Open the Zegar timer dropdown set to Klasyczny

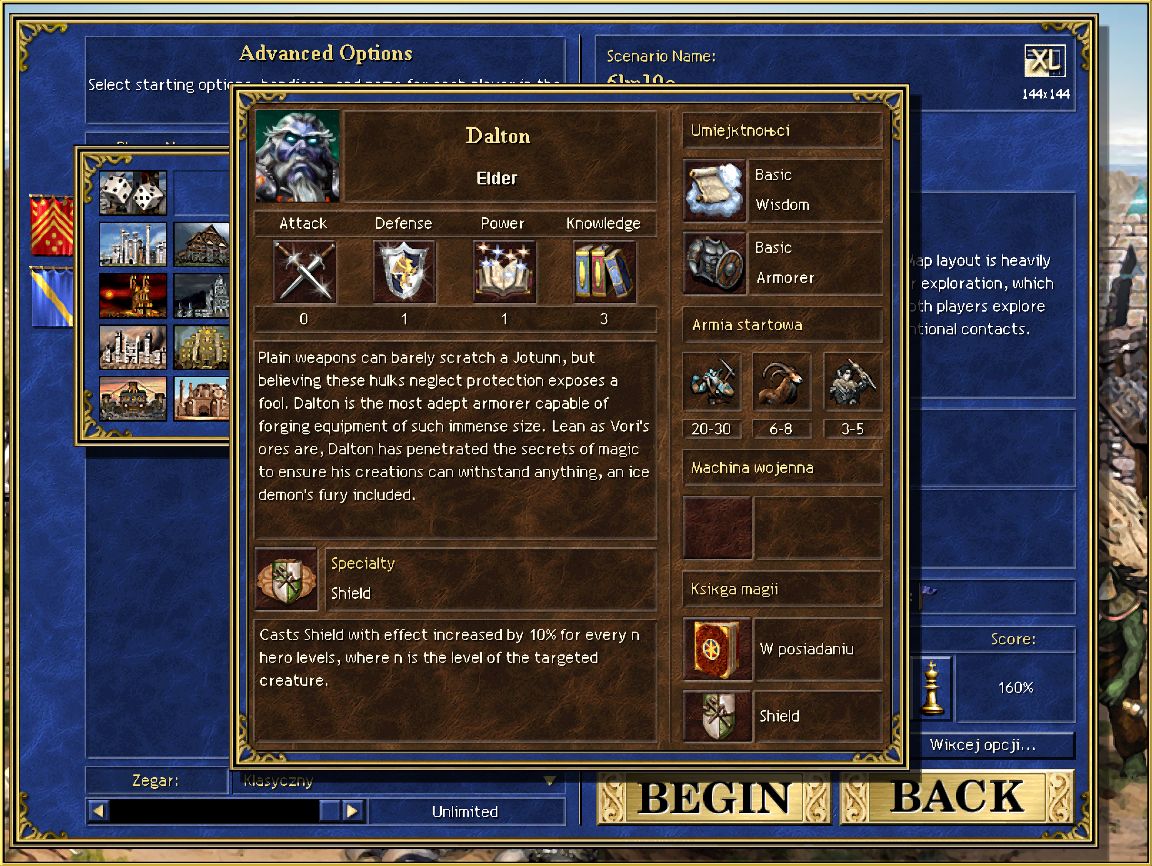click(398, 781)
